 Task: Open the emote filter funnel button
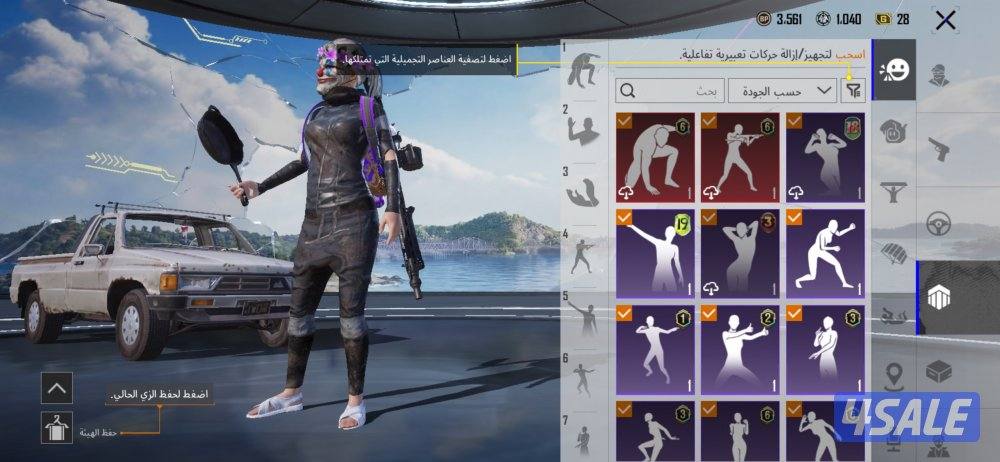[852, 91]
